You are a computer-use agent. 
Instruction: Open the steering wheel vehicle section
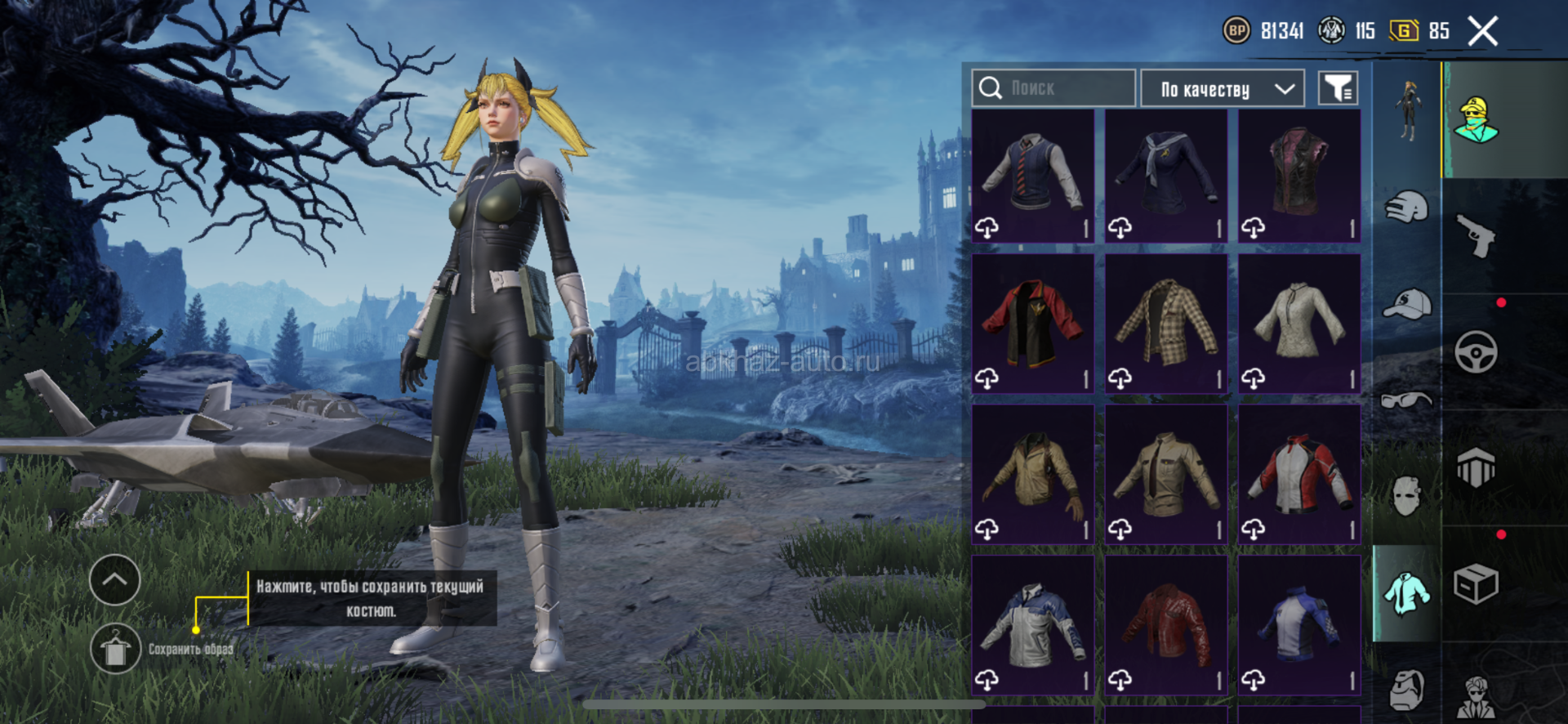tap(1477, 353)
